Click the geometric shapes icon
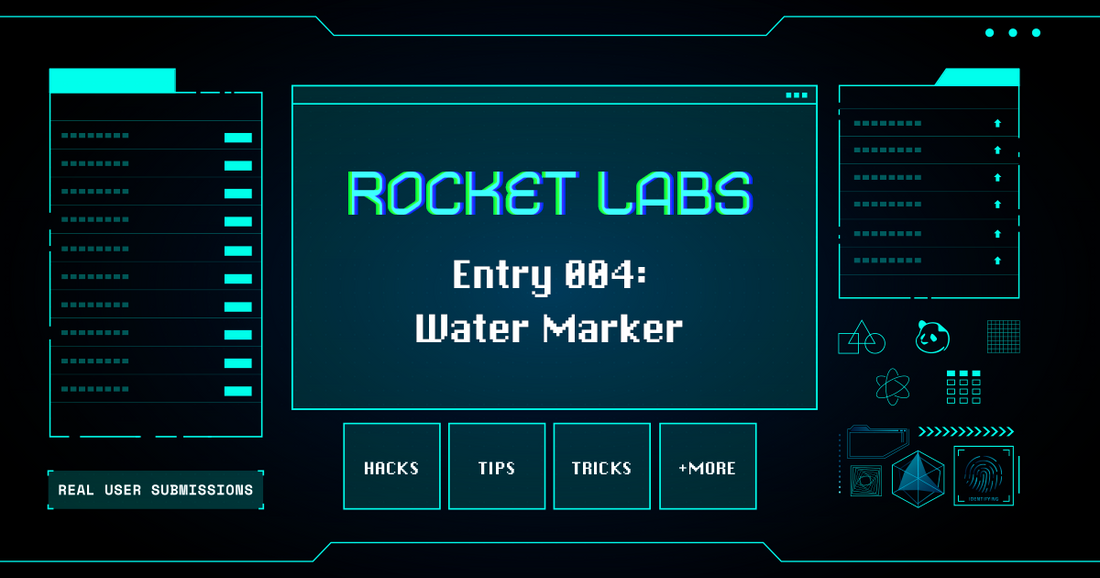Viewport: 1100px width, 578px height. click(861, 338)
